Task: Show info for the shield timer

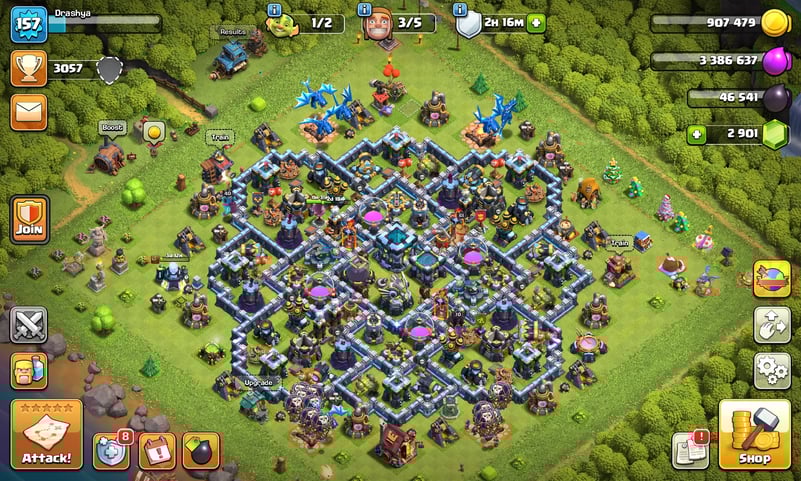Action: pos(460,10)
